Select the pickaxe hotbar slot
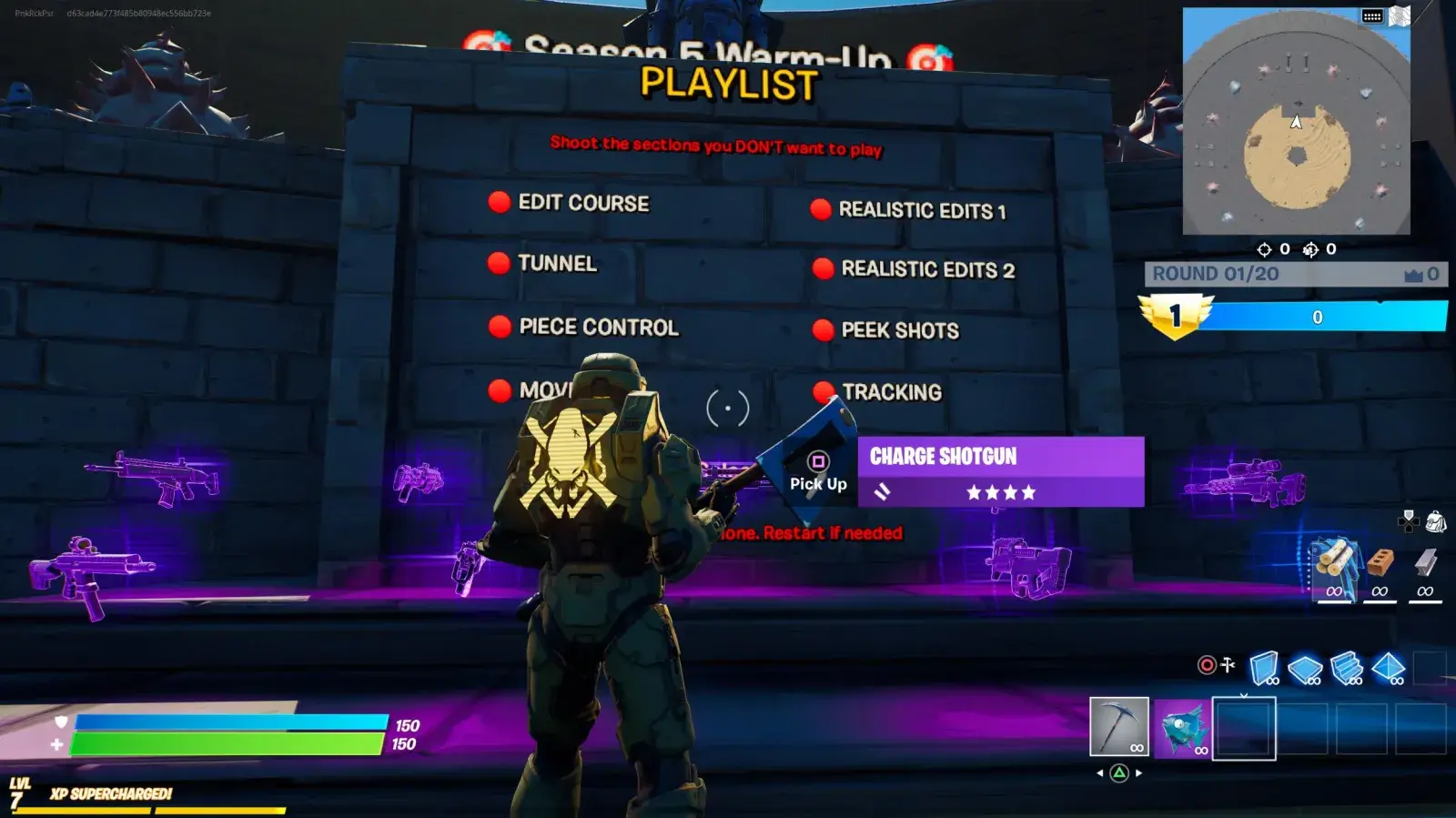The image size is (1456, 818). tap(1119, 726)
